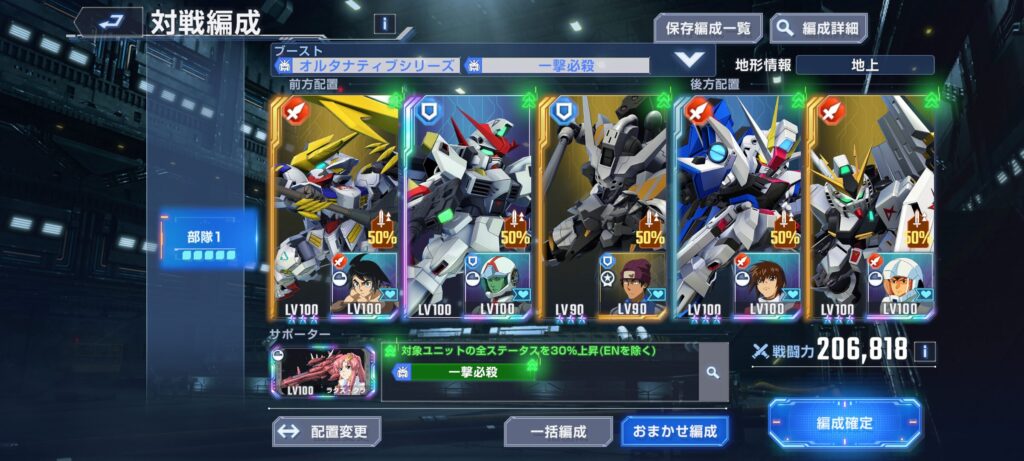Click the magnifier beside supporter effect
The height and width of the screenshot is (461, 1024).
tap(713, 372)
